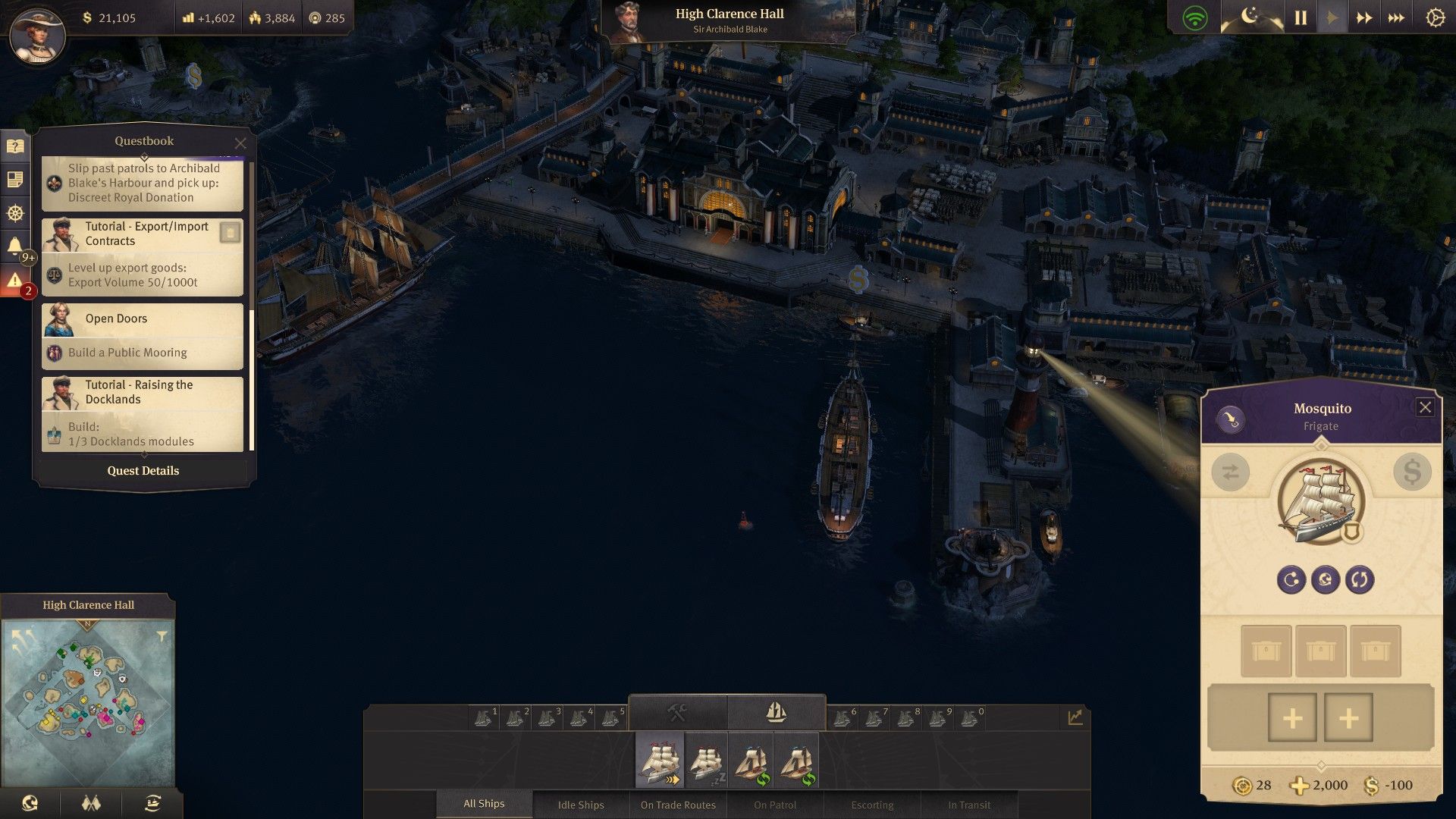Viewport: 1456px width, 819px height.
Task: Open the player character portrait
Action: point(37,34)
